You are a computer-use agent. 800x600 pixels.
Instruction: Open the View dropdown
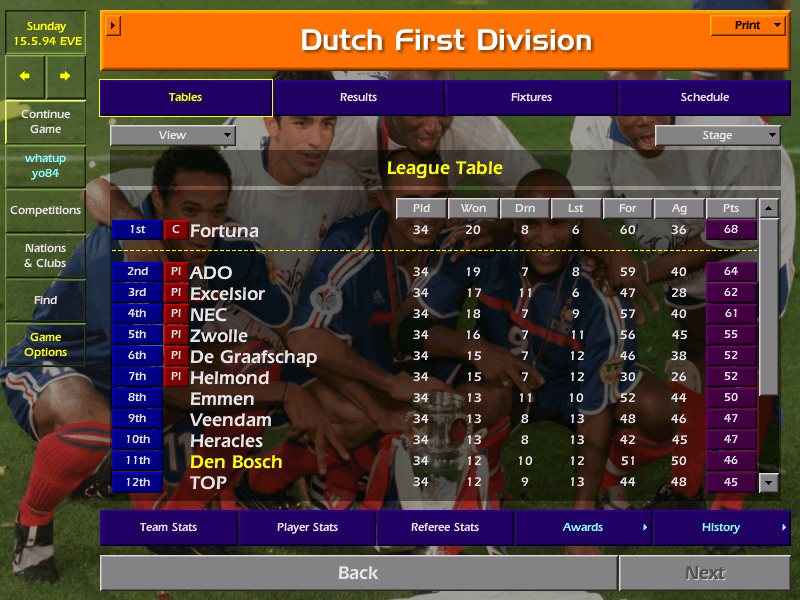[173, 135]
